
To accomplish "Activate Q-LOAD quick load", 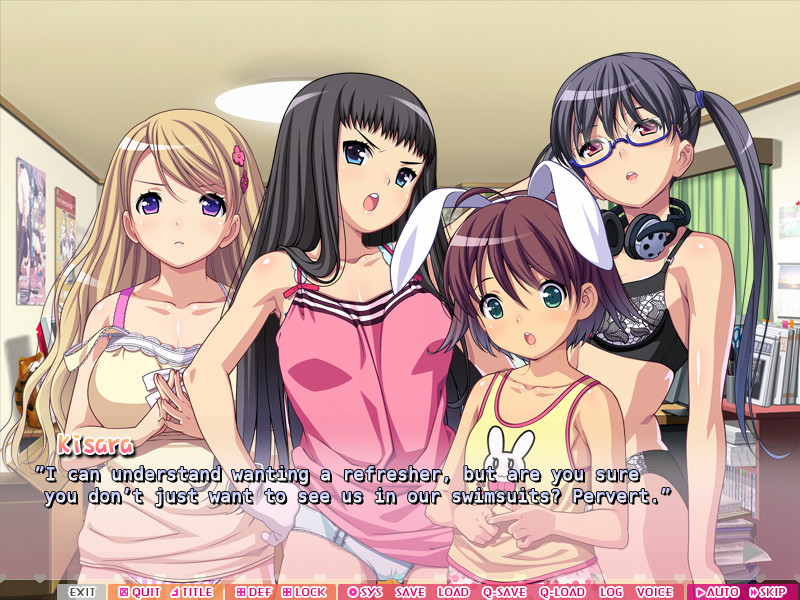I will pos(562,592).
